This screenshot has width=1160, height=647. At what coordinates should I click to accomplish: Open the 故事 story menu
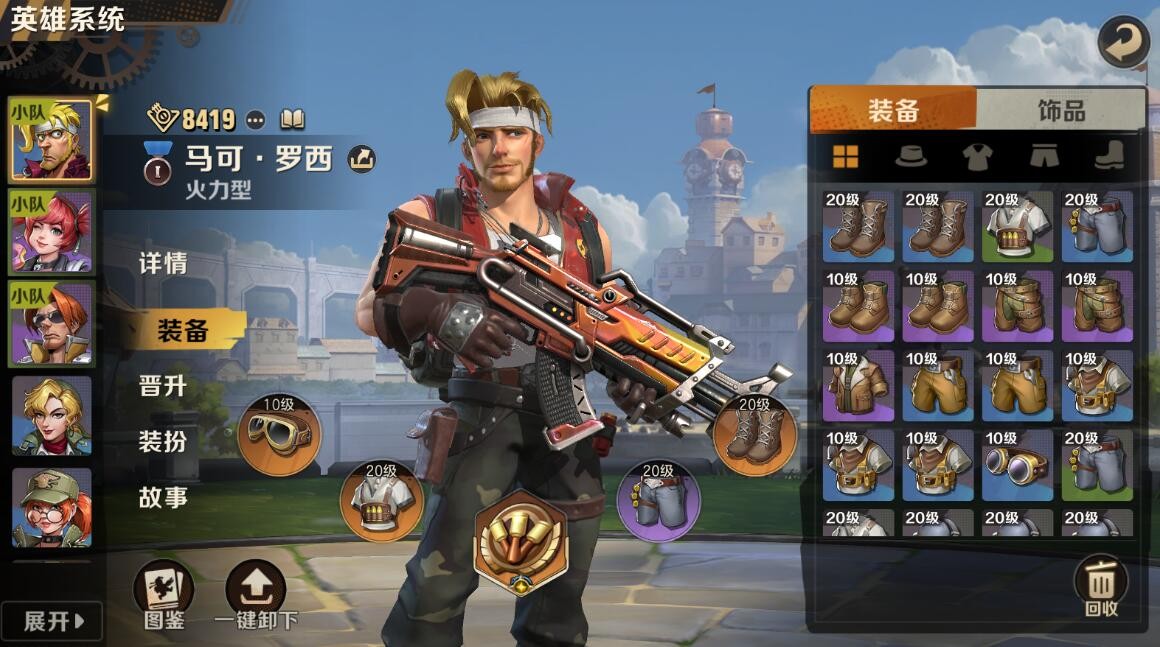point(163,497)
